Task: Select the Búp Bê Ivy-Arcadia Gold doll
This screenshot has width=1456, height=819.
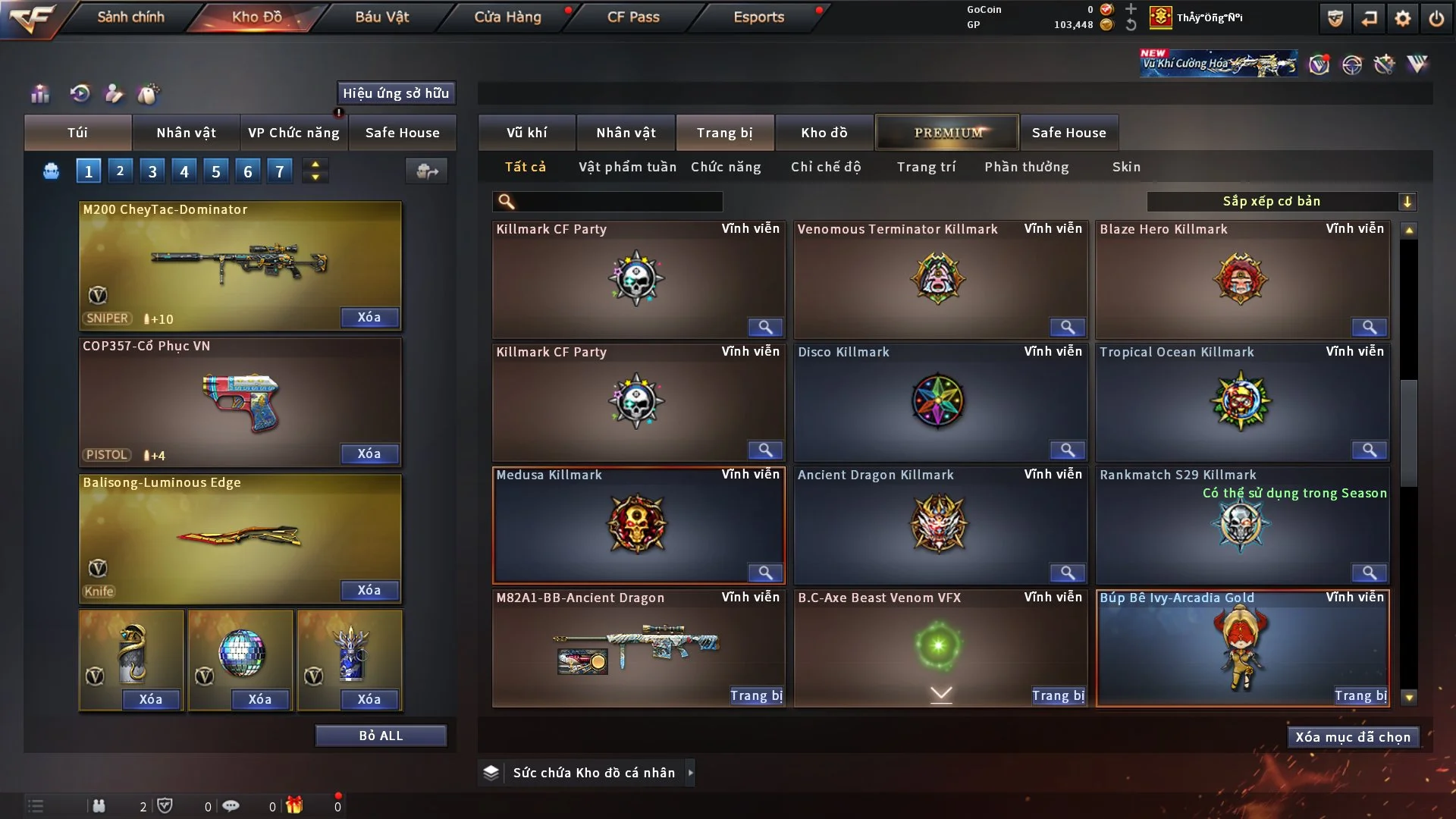Action: click(1241, 648)
